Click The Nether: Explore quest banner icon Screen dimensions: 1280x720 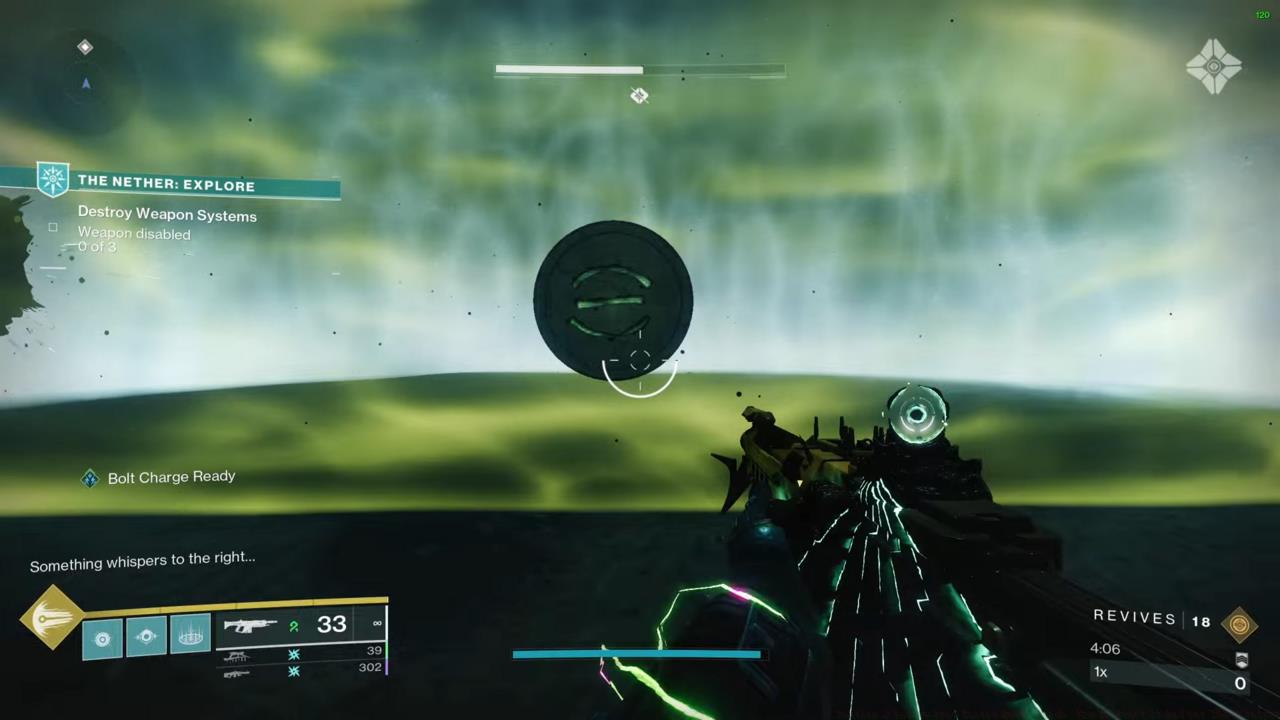point(53,179)
